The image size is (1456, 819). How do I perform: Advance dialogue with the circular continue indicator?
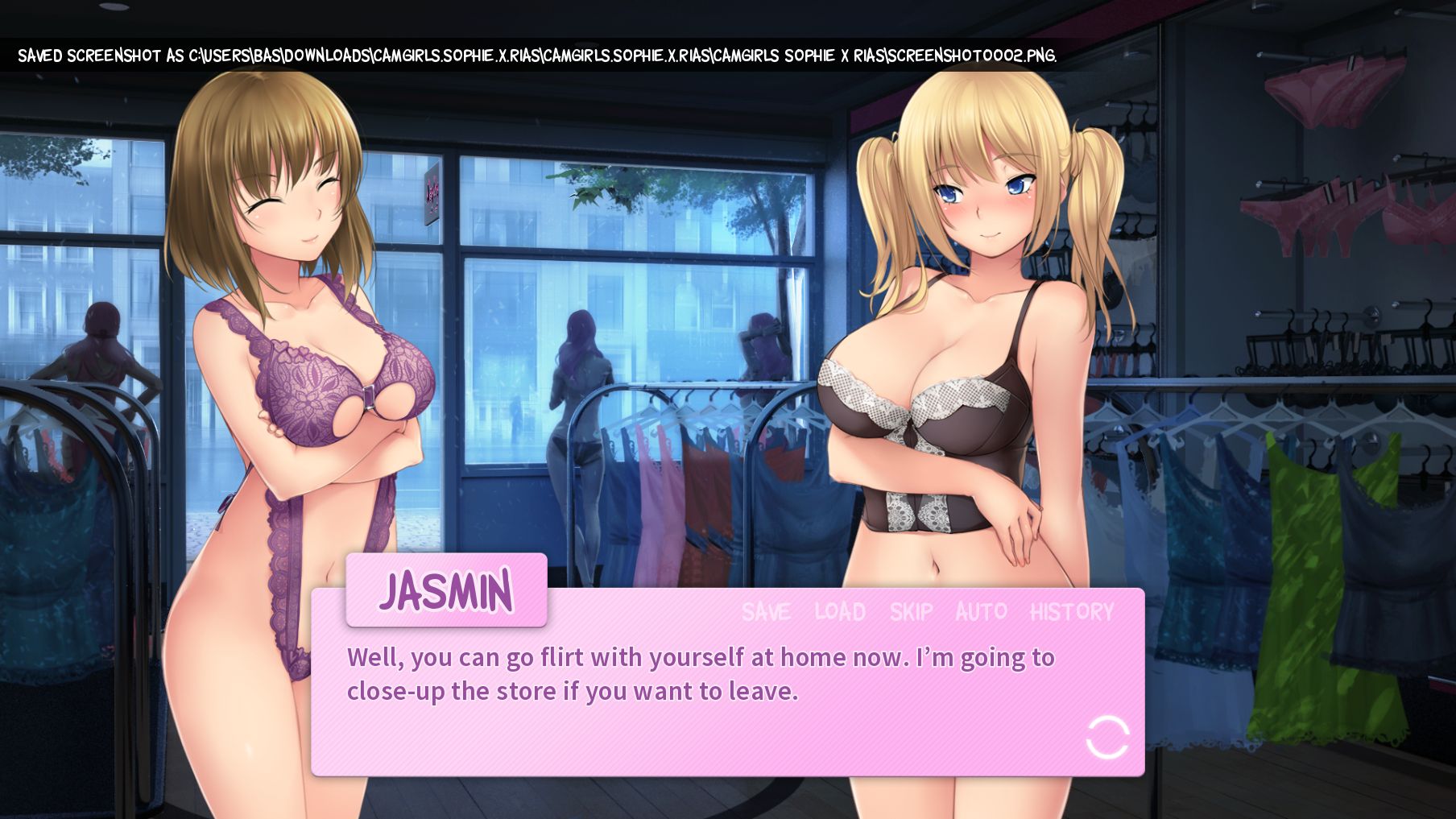pos(1107,737)
